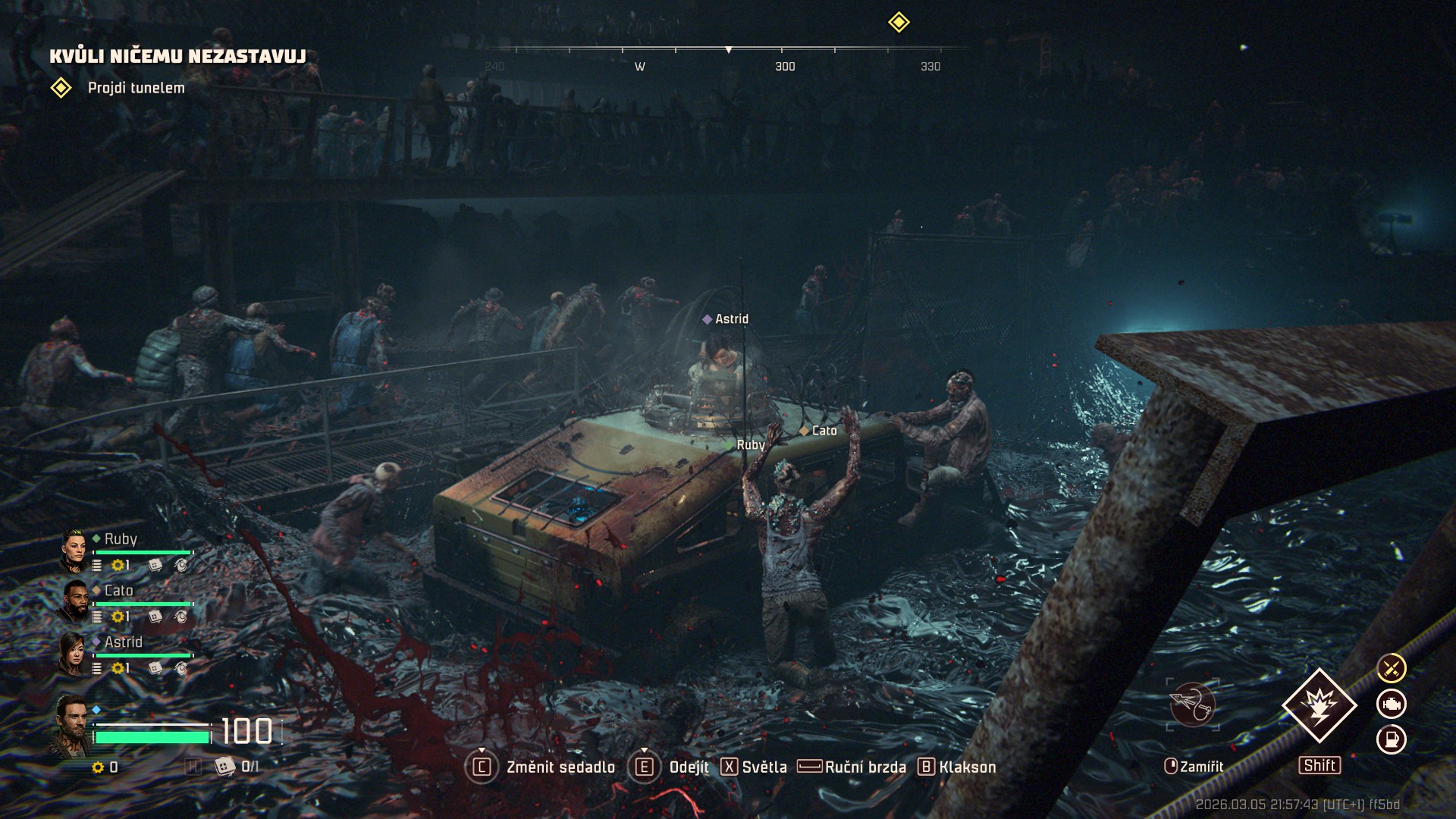Screen dimensions: 1456x819
Task: Activate the explosion vehicle ability diamond
Action: point(1319,705)
